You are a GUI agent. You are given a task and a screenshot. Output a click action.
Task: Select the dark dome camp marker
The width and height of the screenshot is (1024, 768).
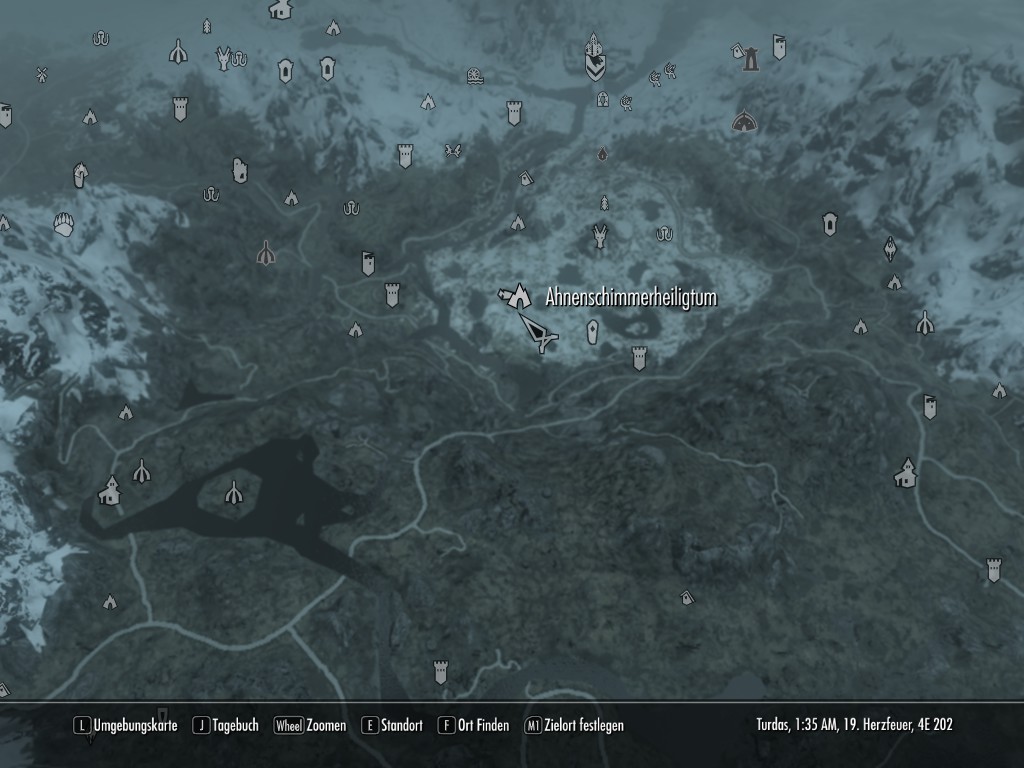pyautogui.click(x=742, y=122)
